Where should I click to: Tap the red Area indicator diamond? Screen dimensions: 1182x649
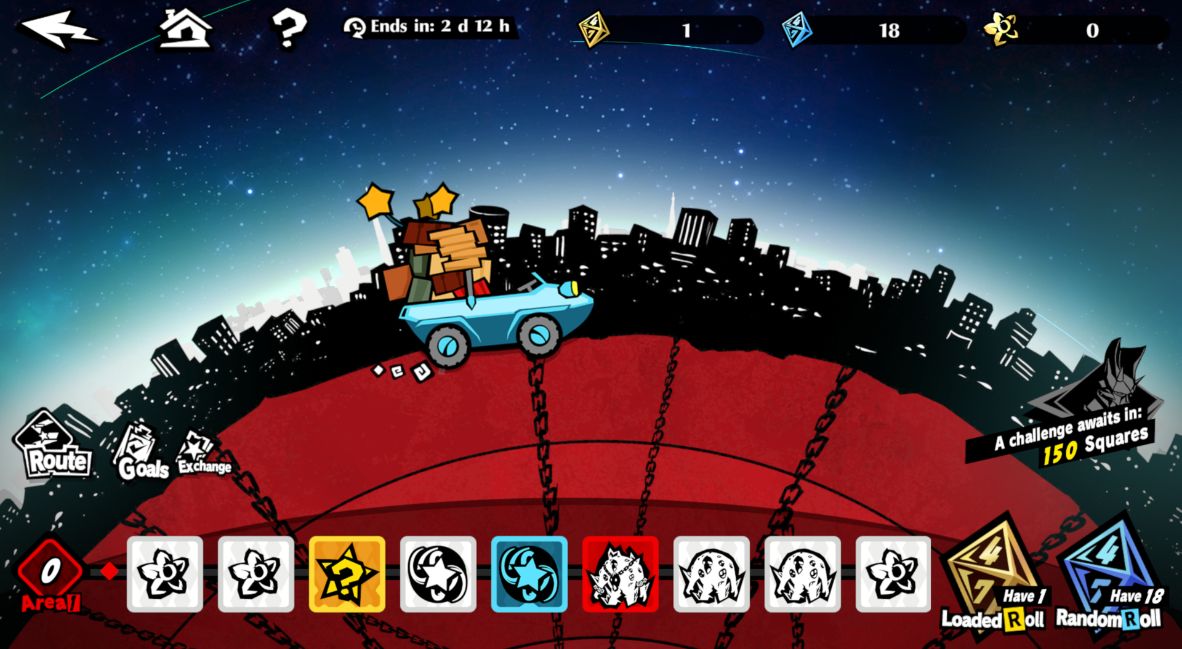click(50, 572)
